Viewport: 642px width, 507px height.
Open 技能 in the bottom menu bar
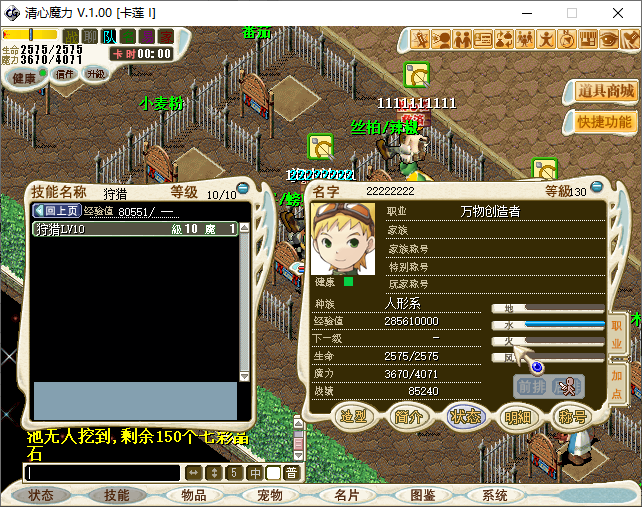[x=116, y=495]
